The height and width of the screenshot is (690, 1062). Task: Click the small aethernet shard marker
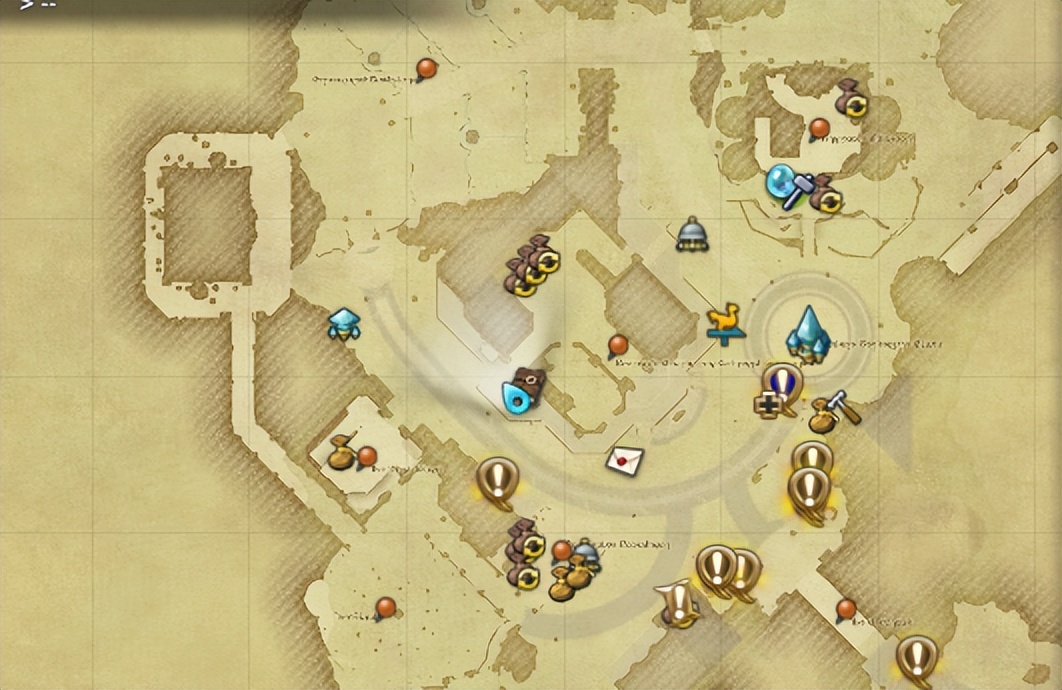(x=343, y=323)
